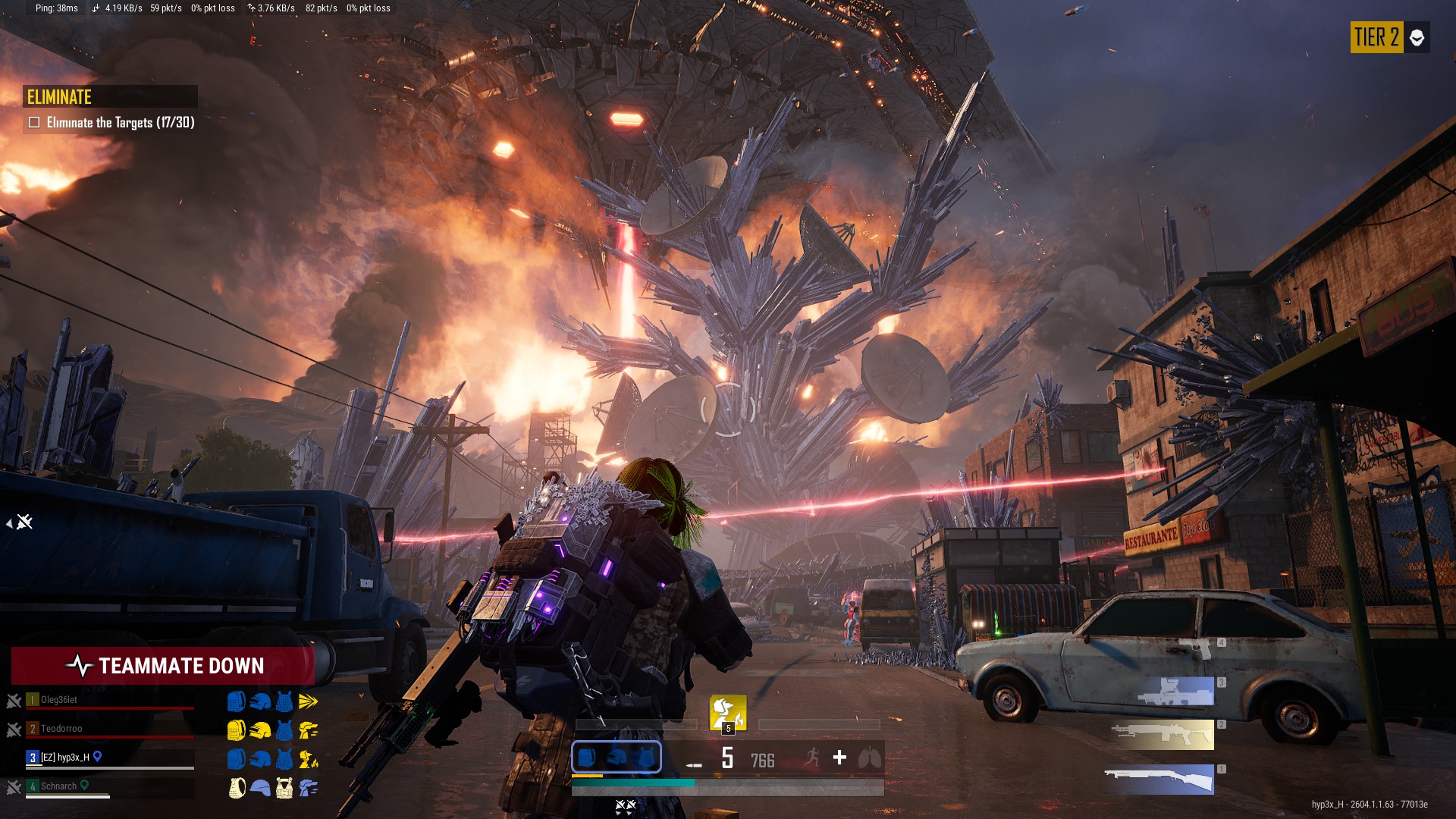Open the highlighted backpack, helmet and vest panel

pos(616,757)
